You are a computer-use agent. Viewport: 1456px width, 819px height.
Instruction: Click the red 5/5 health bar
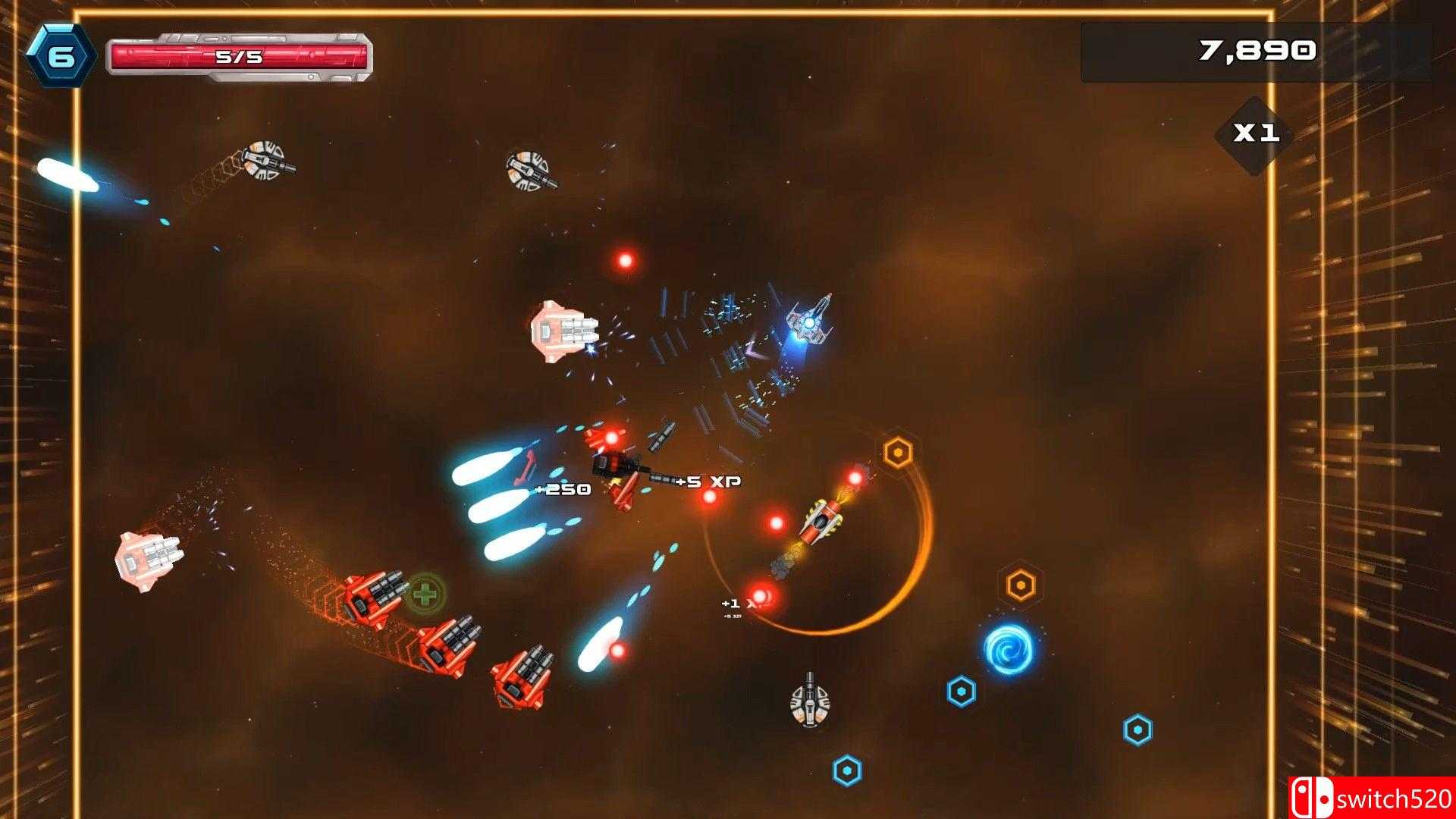tap(239, 53)
